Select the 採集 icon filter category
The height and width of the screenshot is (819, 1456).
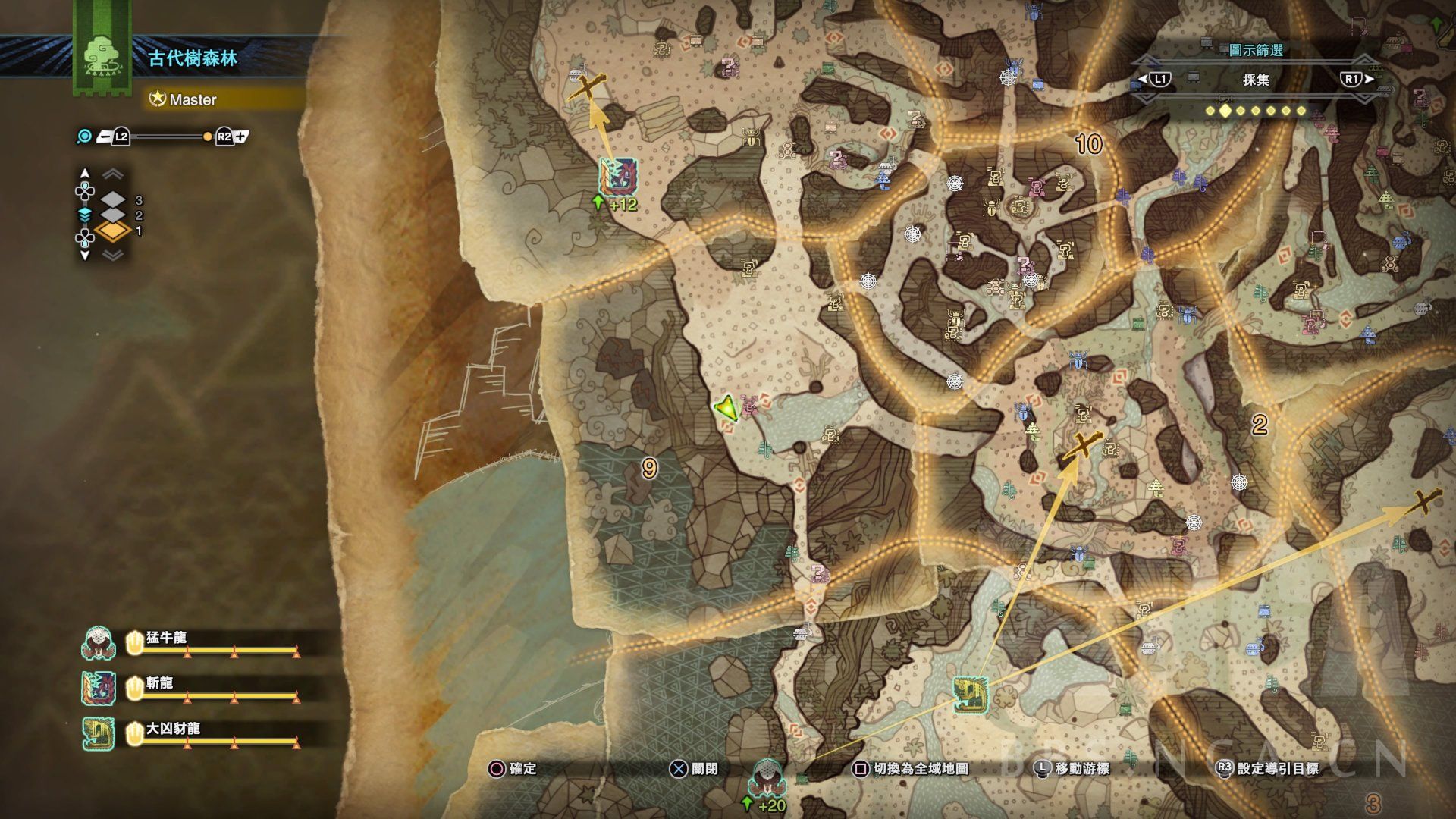(x=1255, y=80)
